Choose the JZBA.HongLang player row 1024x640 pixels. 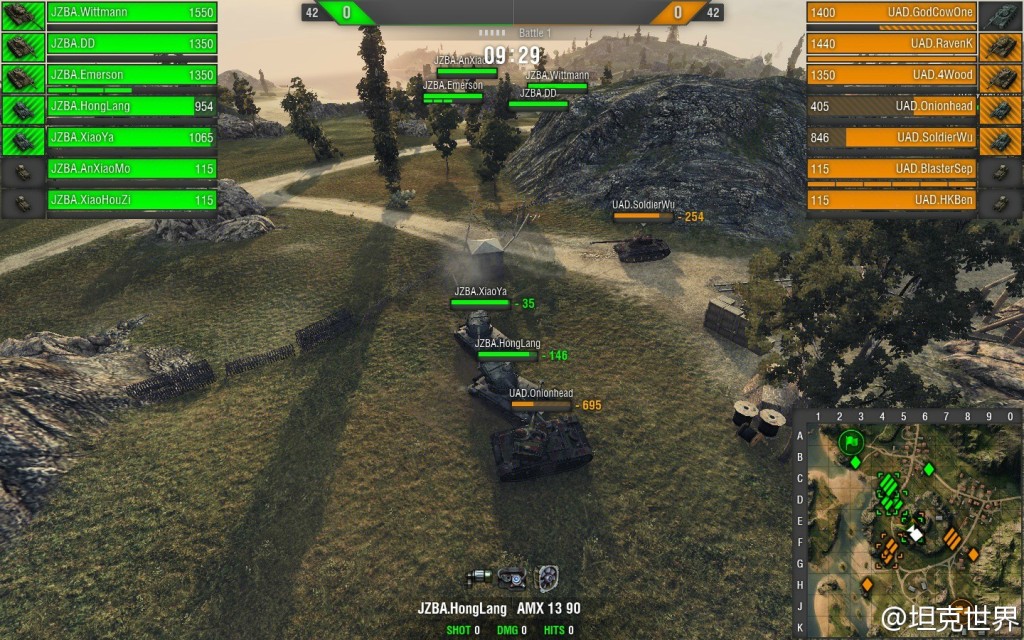[x=132, y=106]
